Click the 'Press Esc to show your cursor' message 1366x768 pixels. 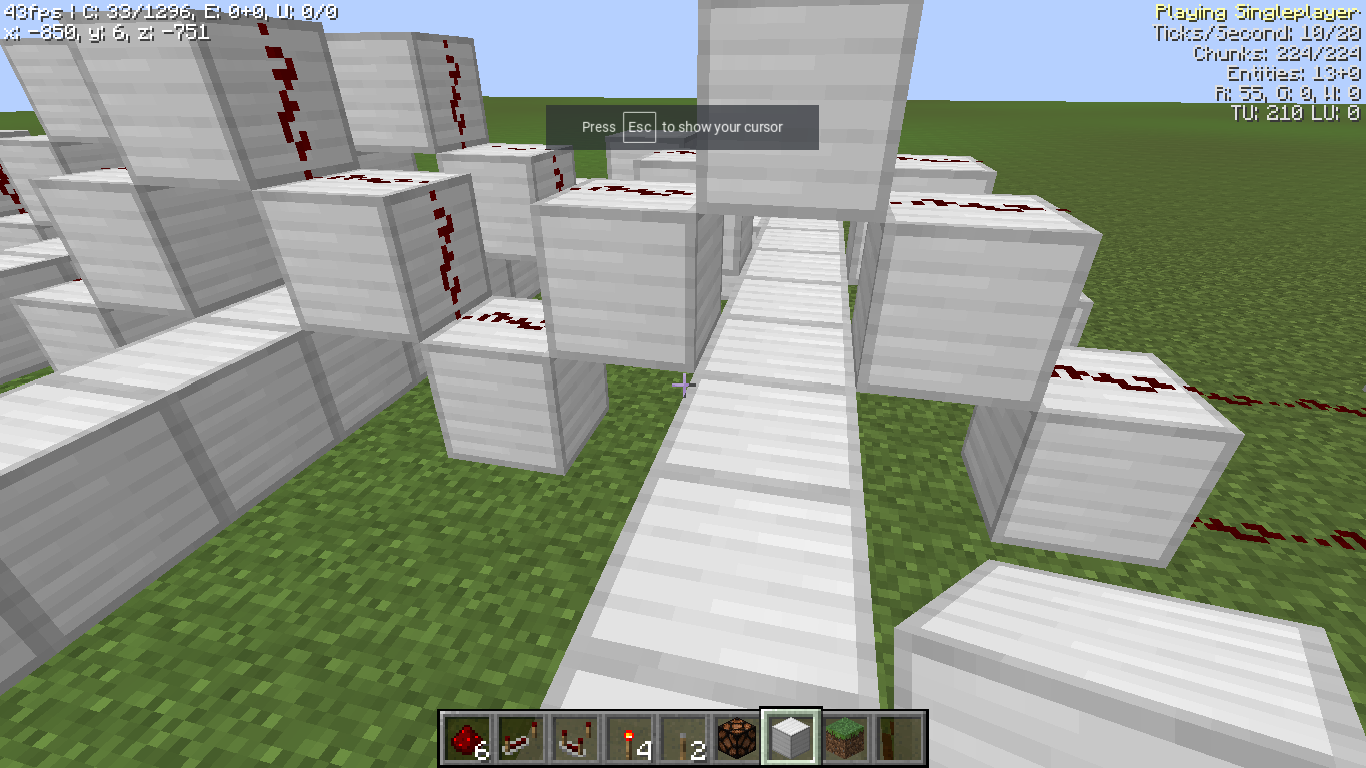click(681, 127)
